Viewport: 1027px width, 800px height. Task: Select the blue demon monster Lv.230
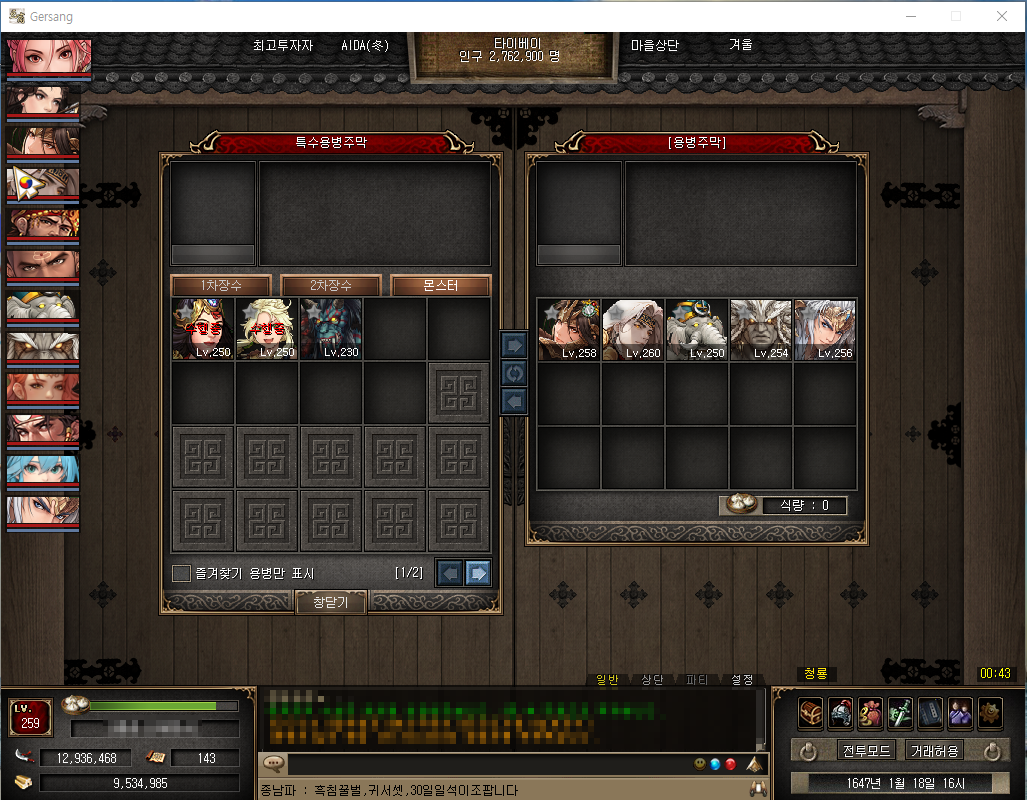click(x=331, y=328)
